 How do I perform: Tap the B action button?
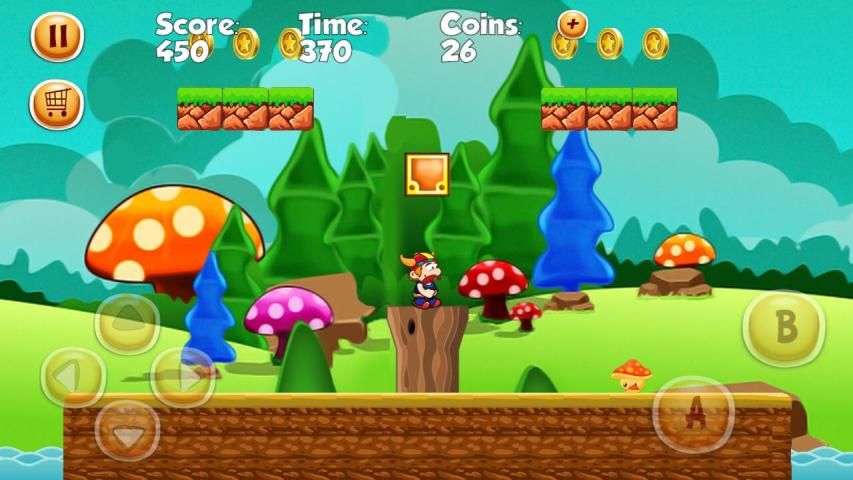(784, 328)
